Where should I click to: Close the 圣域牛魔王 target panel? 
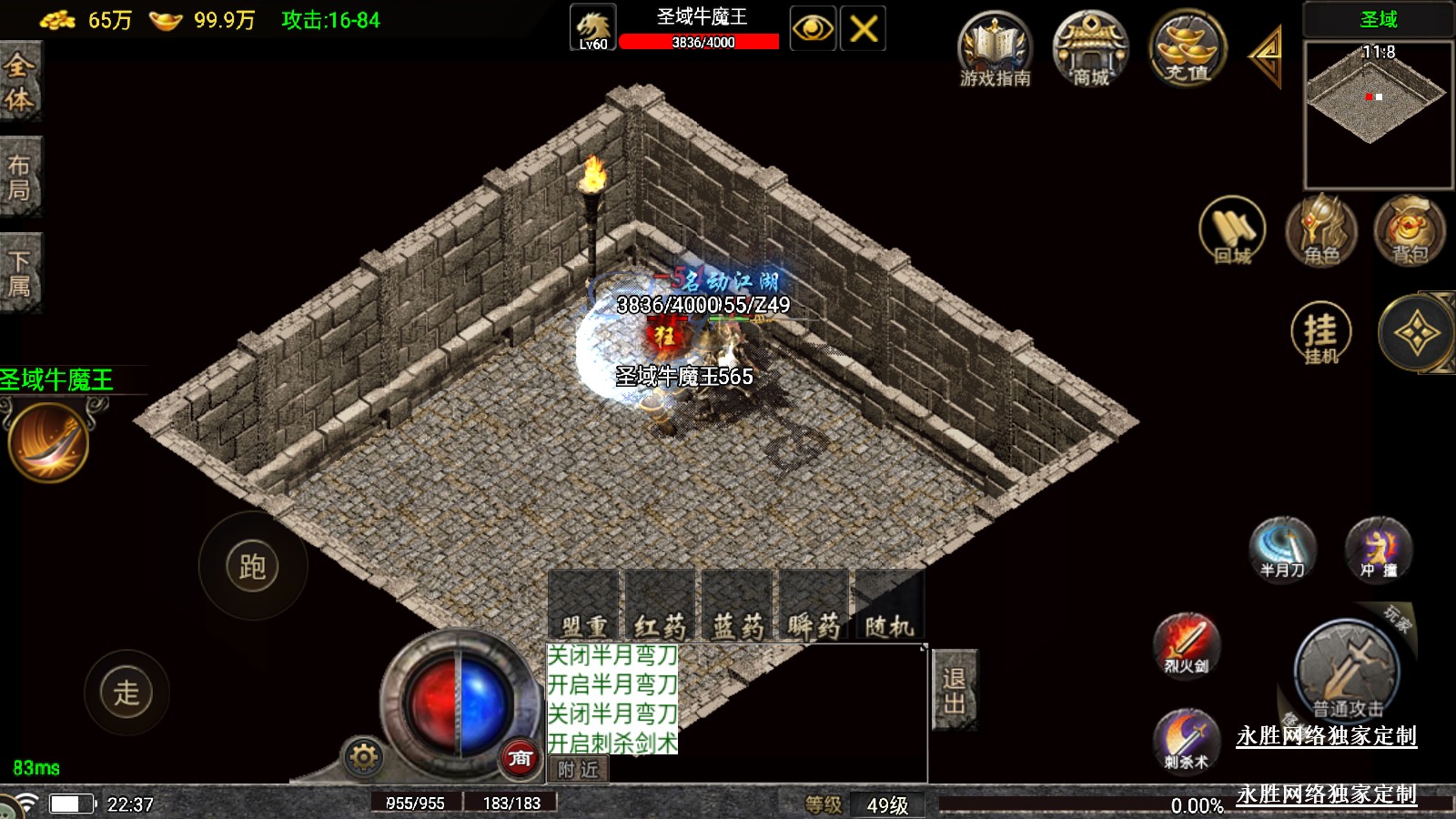(863, 29)
